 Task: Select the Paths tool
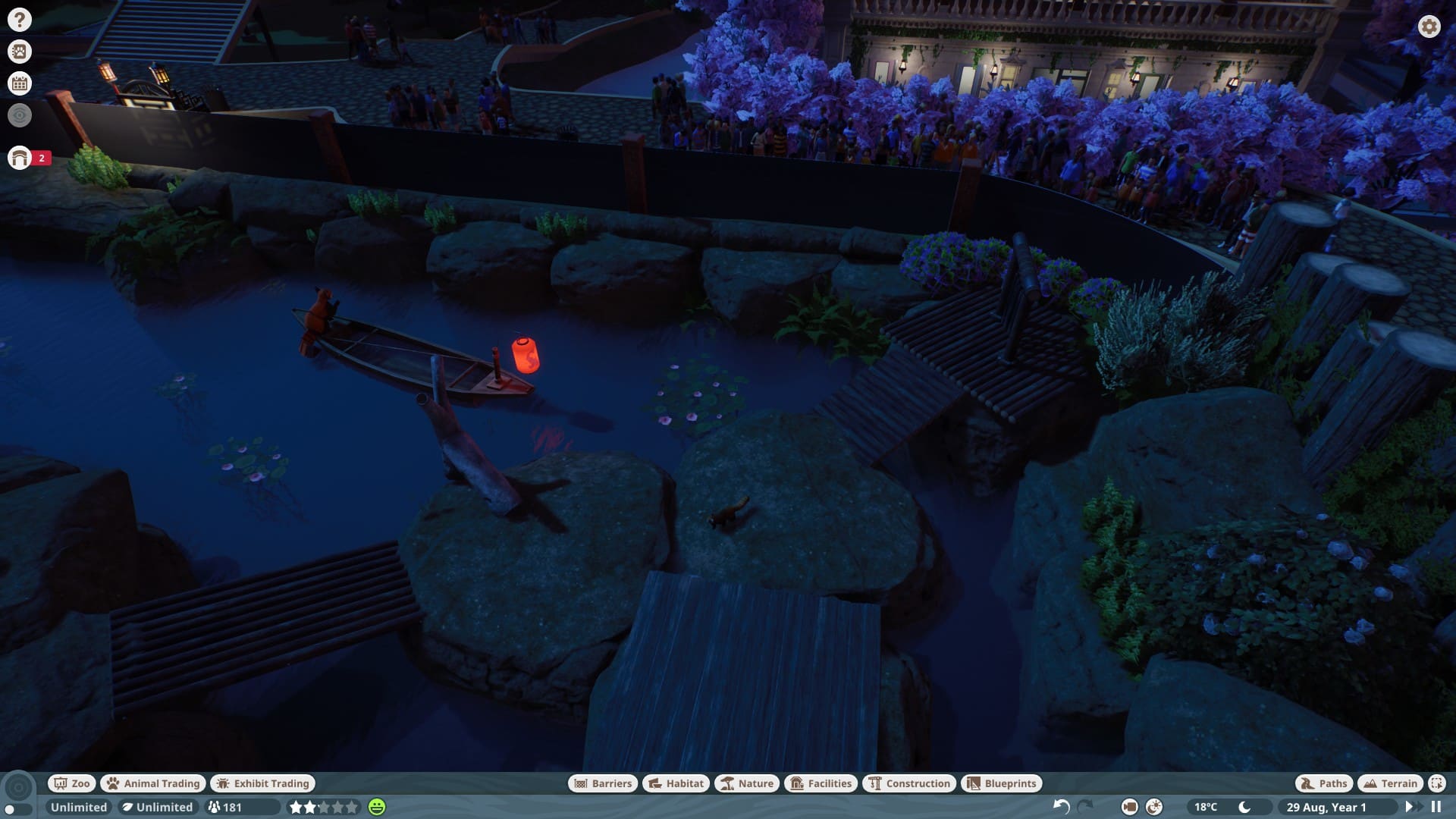point(1323,783)
